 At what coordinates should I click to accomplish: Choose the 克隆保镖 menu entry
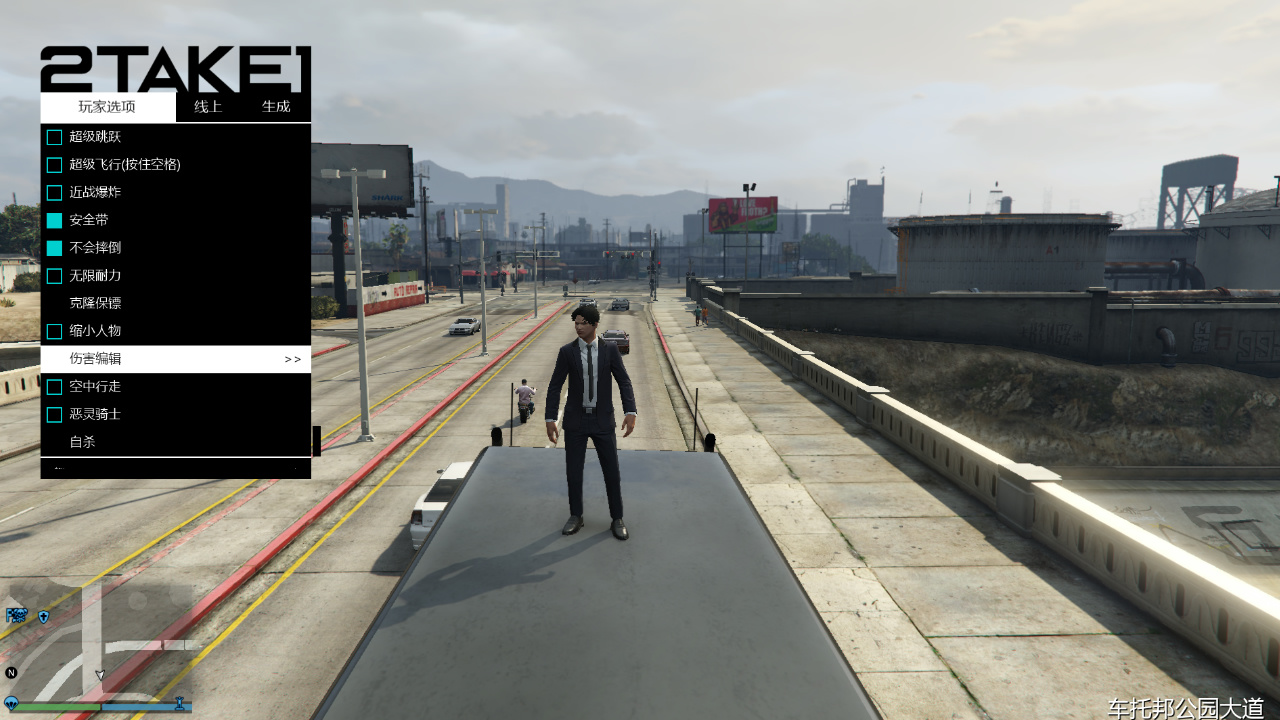tap(96, 303)
